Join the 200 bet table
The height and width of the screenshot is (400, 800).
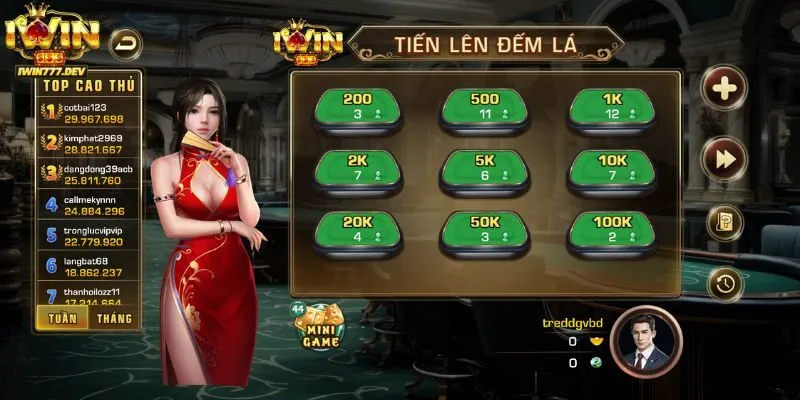click(357, 108)
